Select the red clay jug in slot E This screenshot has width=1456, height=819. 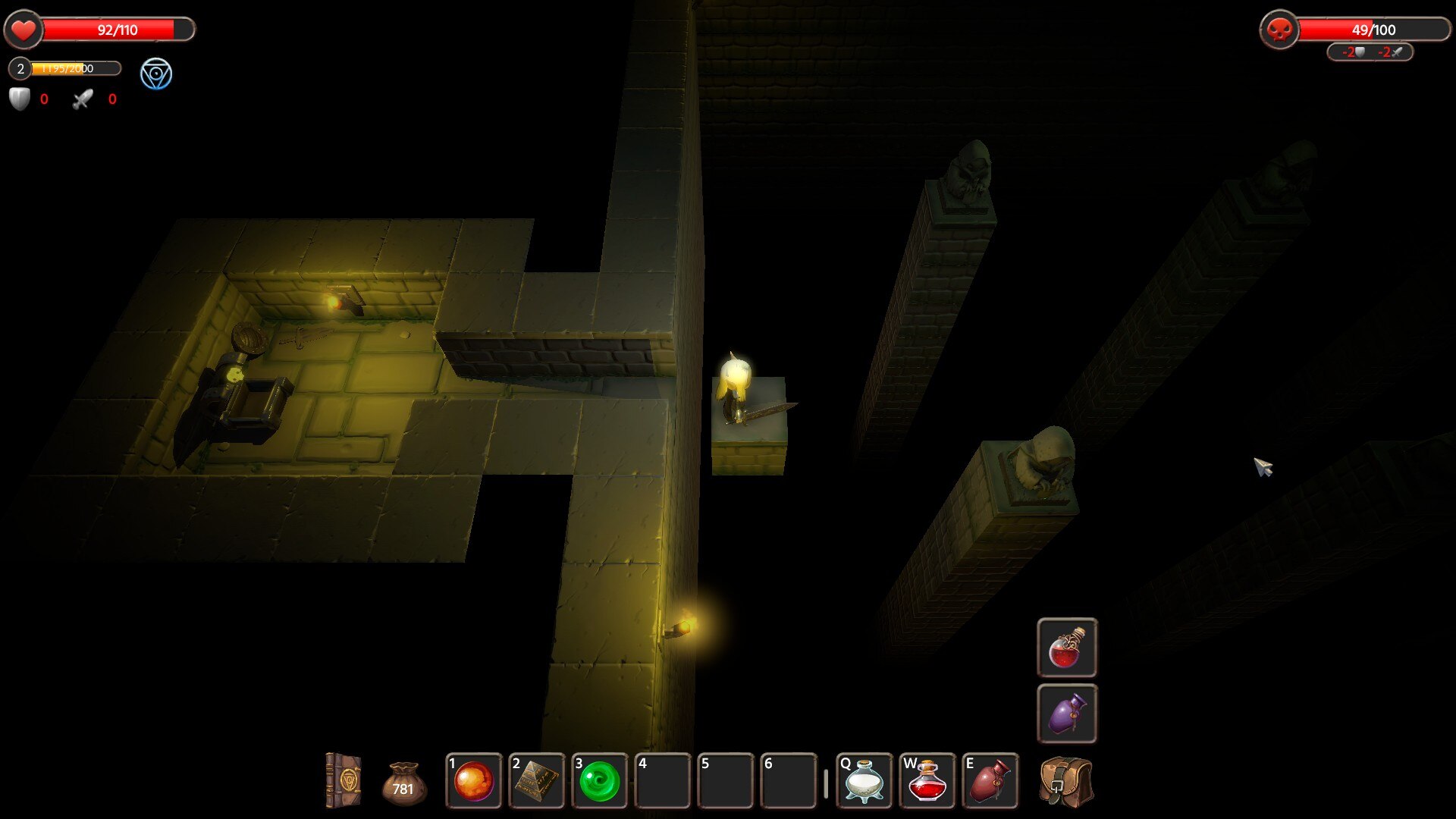(x=990, y=781)
